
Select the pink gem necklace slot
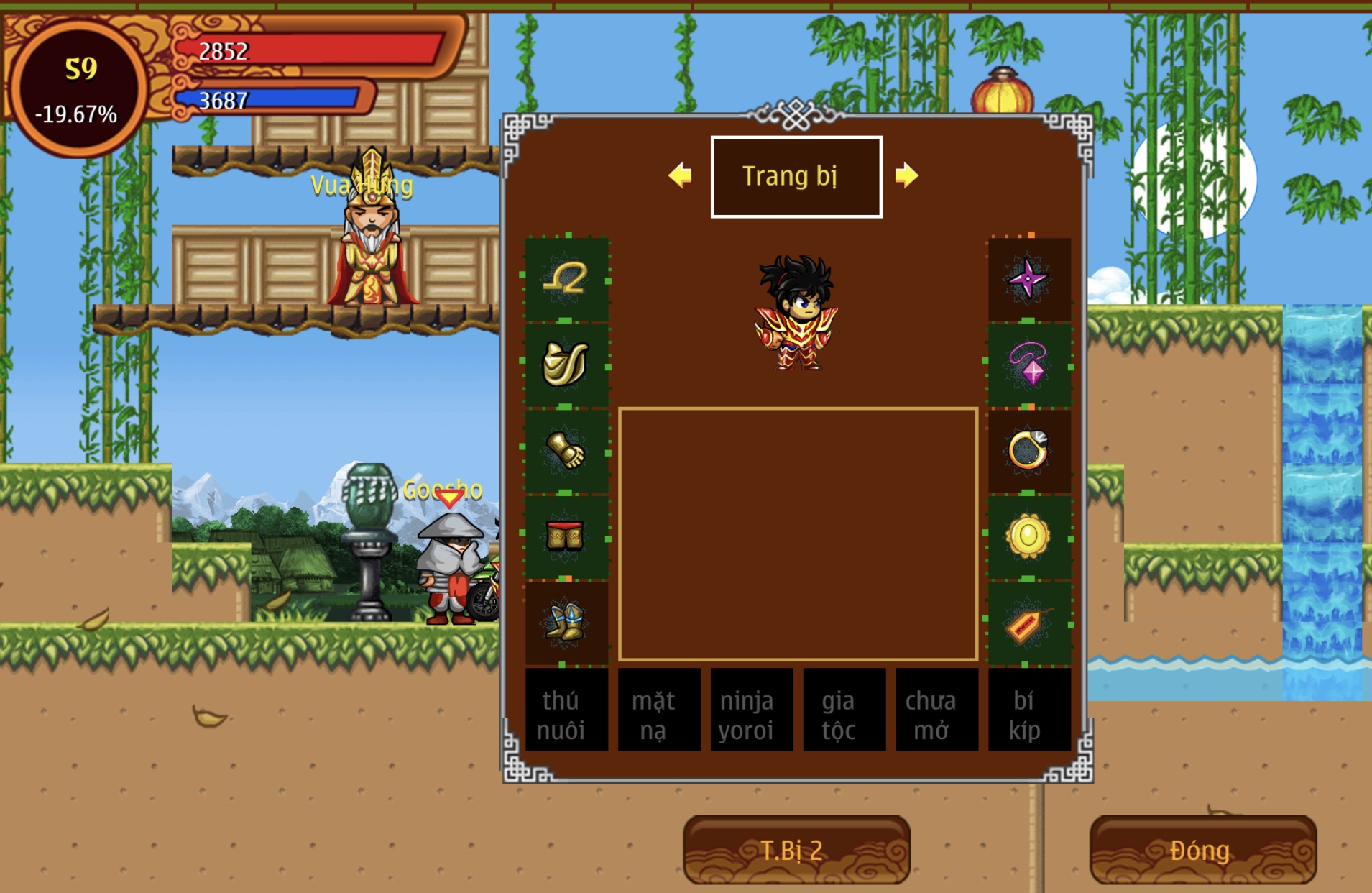pyautogui.click(x=1028, y=365)
